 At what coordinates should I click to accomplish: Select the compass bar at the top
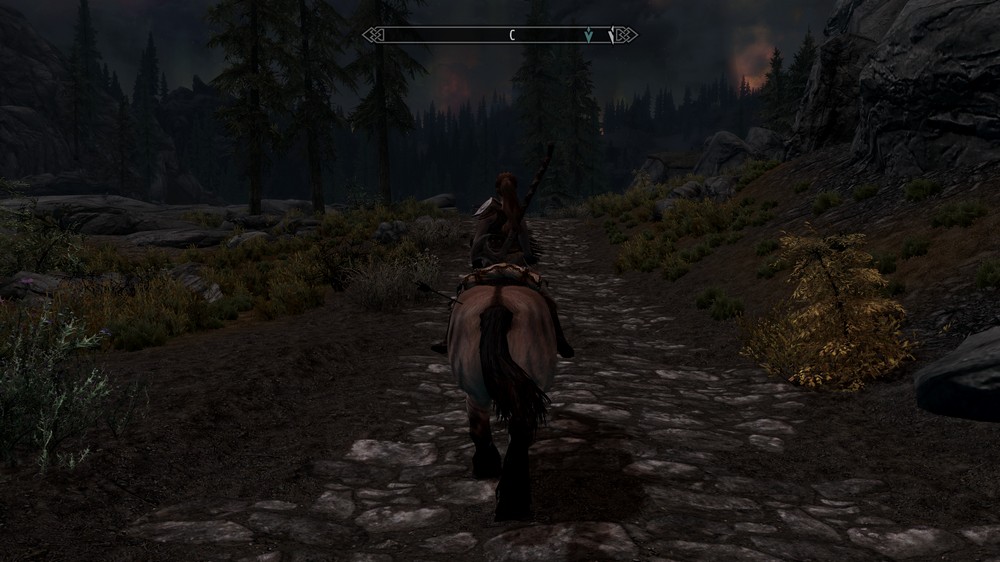click(499, 35)
